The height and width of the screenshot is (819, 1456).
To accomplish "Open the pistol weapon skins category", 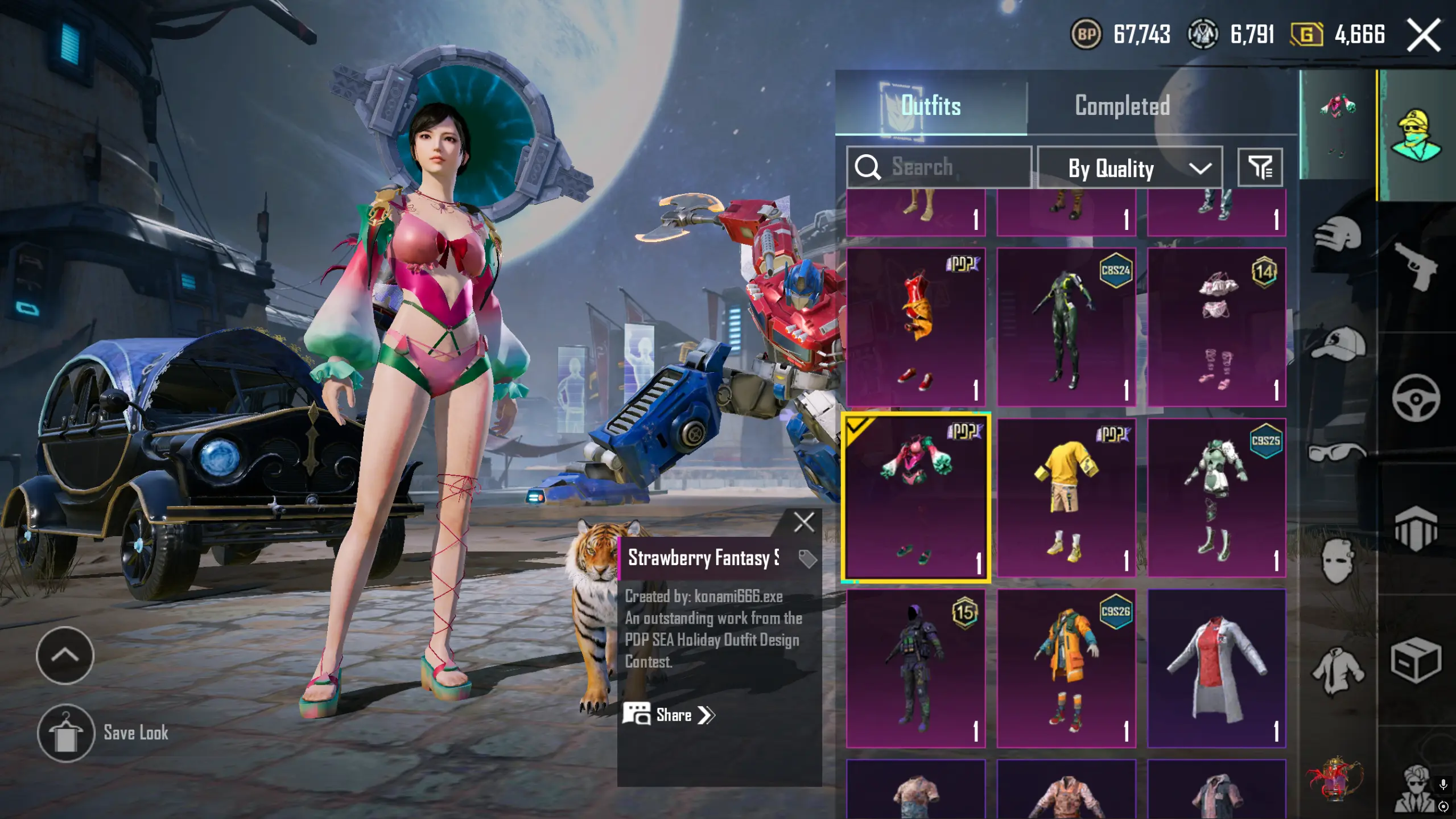I will pos(1416,266).
